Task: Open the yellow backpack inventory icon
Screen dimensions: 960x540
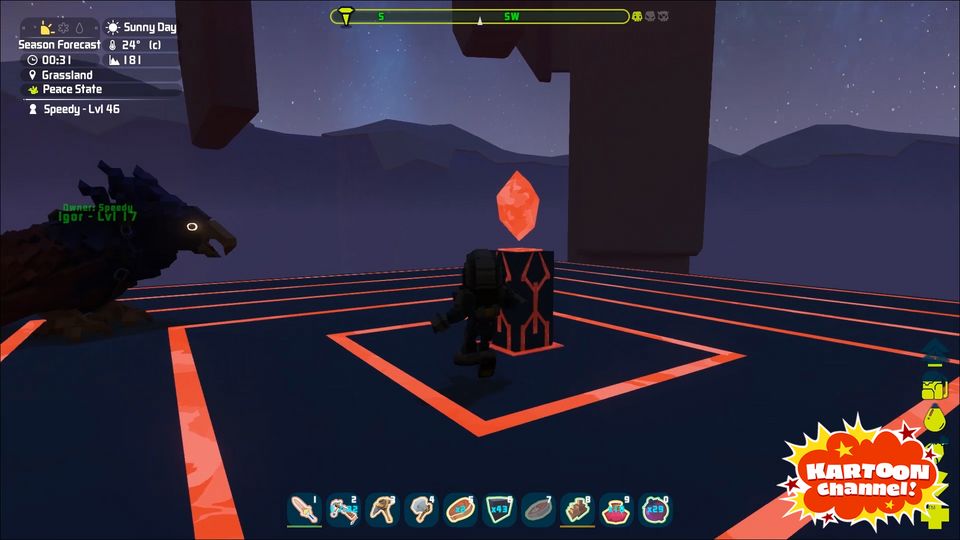Action: [935, 388]
